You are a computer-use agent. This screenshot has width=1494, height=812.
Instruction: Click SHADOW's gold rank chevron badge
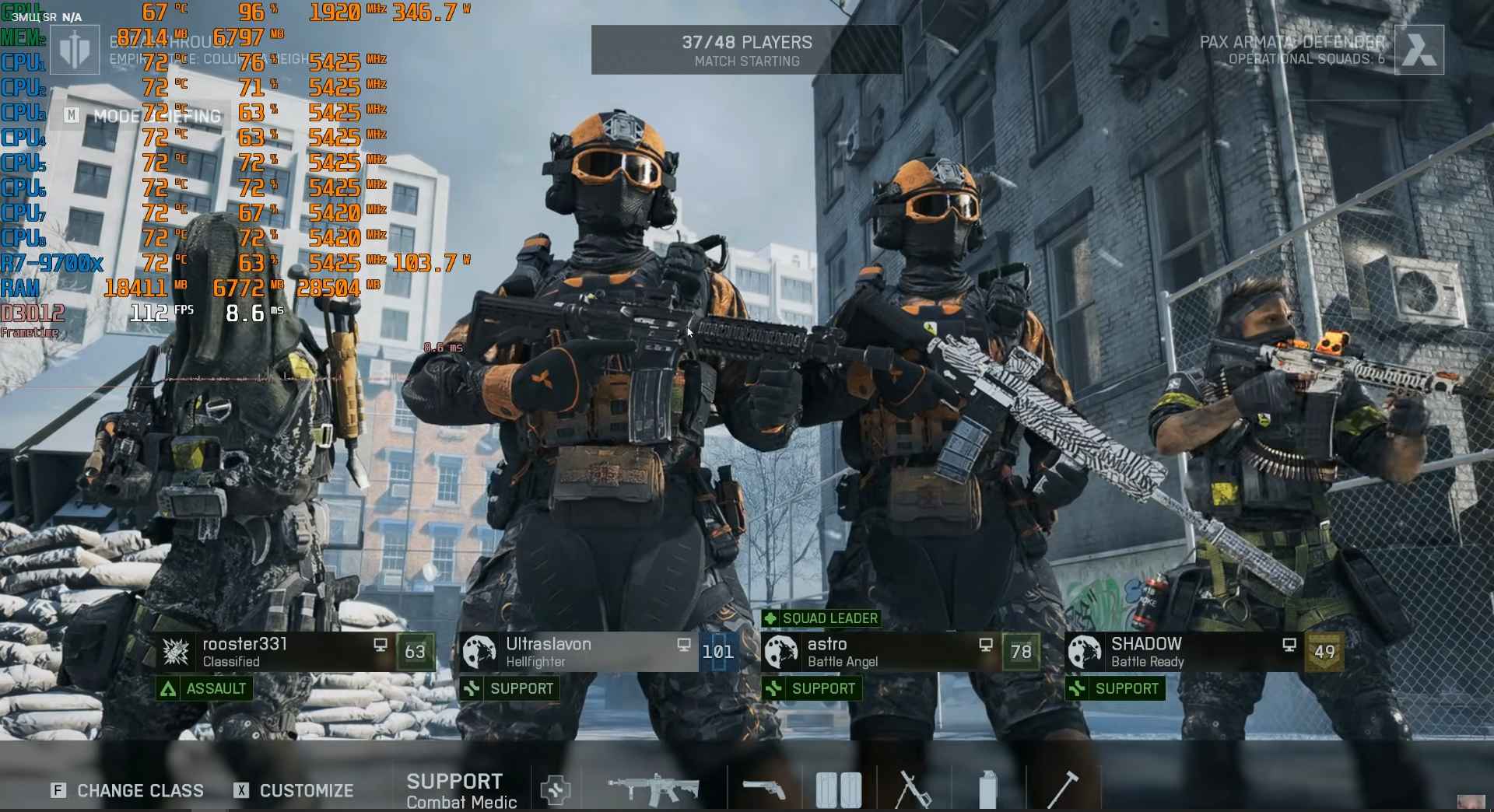(1325, 653)
